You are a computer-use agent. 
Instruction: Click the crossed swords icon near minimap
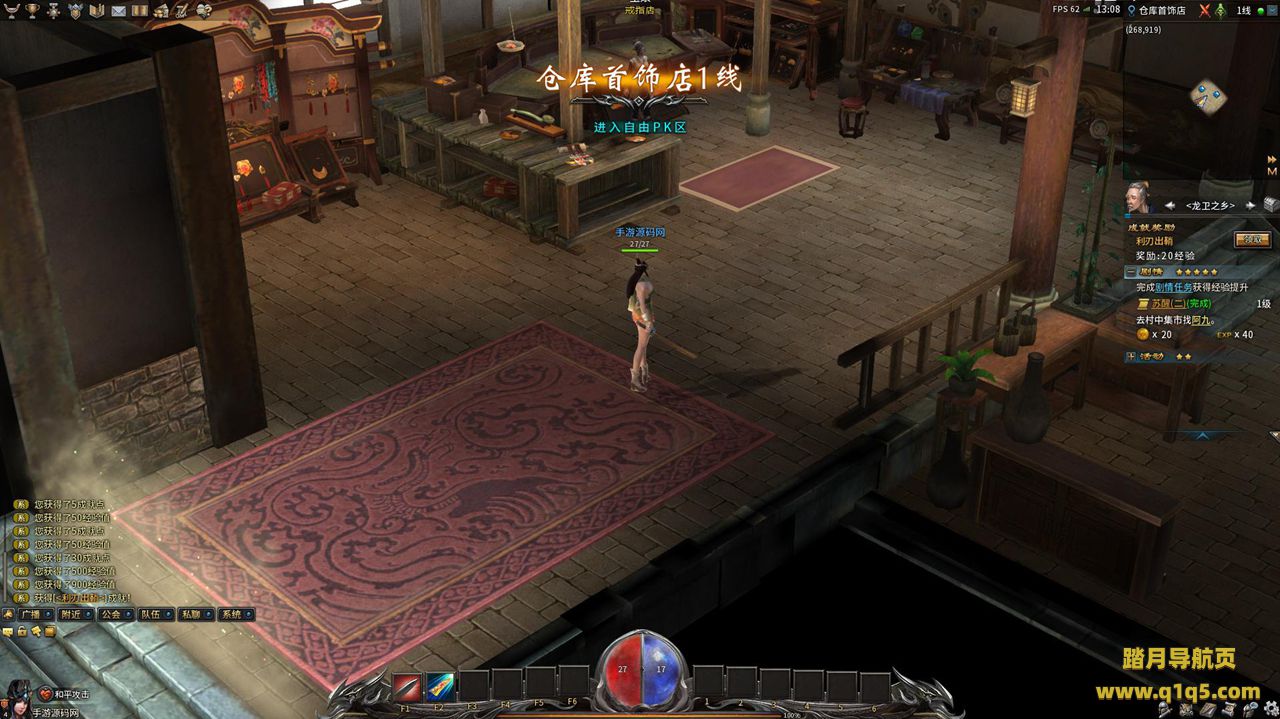1205,11
